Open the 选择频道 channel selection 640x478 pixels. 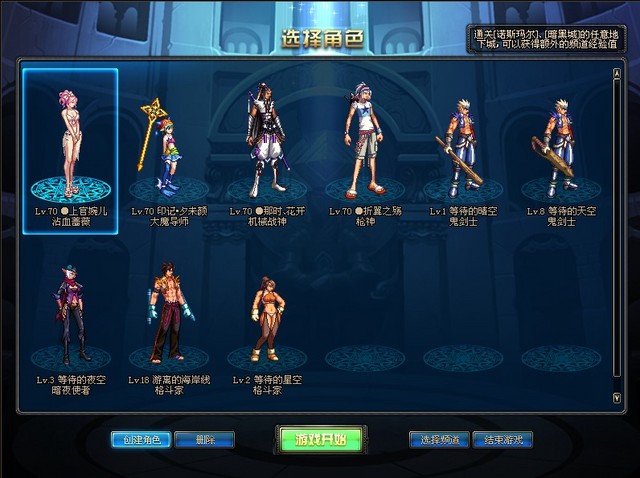(439, 440)
